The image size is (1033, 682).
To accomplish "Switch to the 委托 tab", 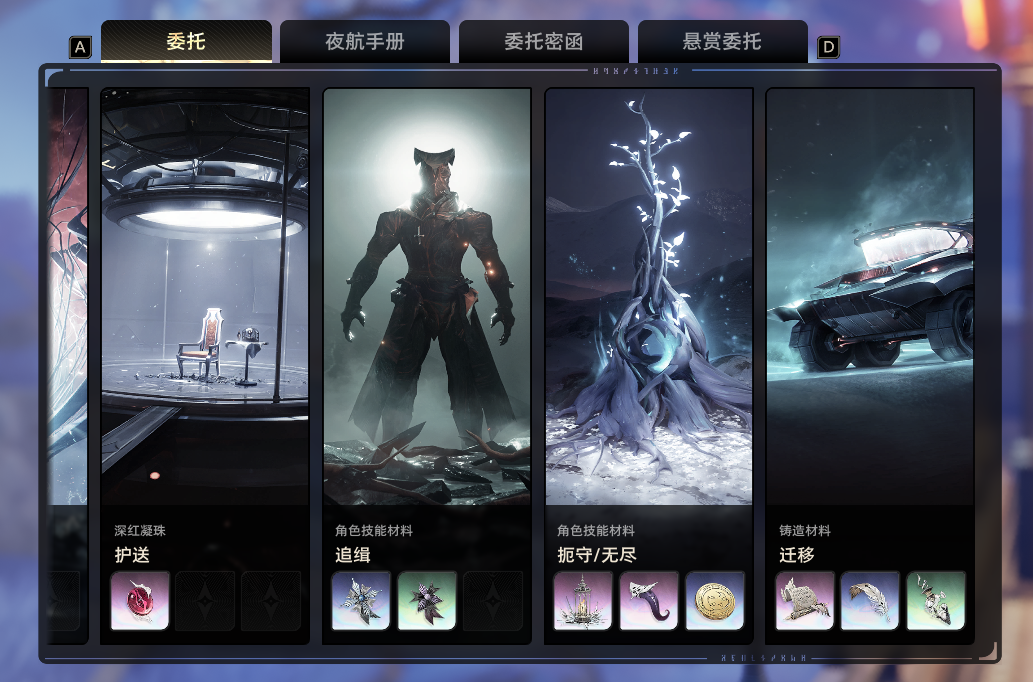I will pos(186,42).
